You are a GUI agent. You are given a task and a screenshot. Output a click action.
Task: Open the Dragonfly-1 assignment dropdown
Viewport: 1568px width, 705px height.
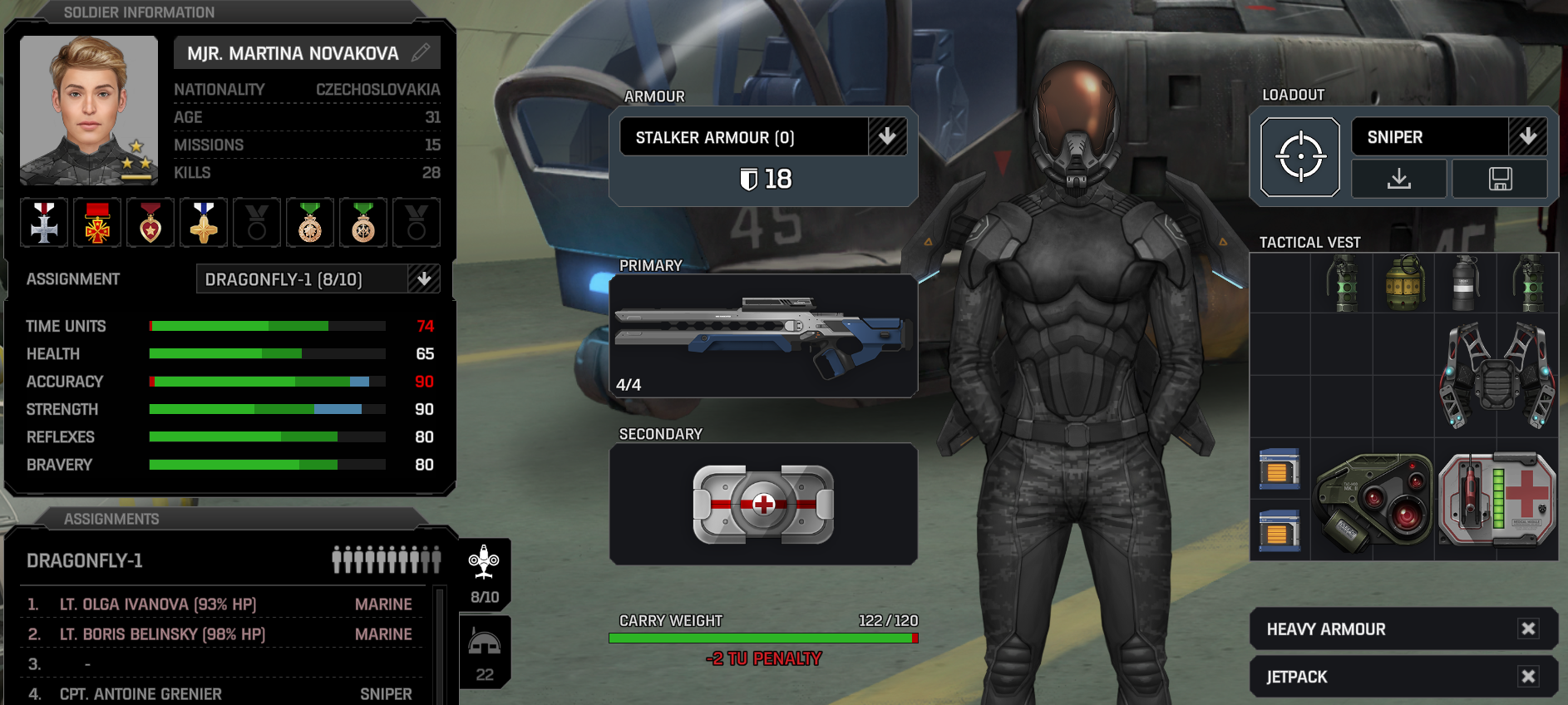tap(424, 279)
